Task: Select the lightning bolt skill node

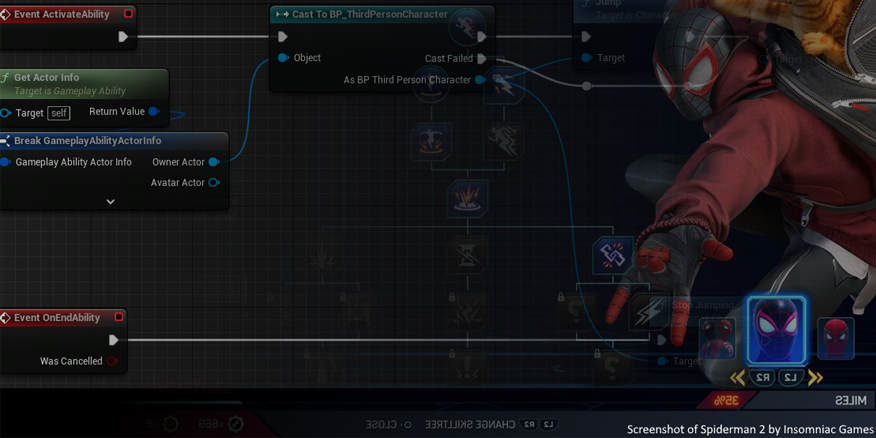Action: (647, 313)
